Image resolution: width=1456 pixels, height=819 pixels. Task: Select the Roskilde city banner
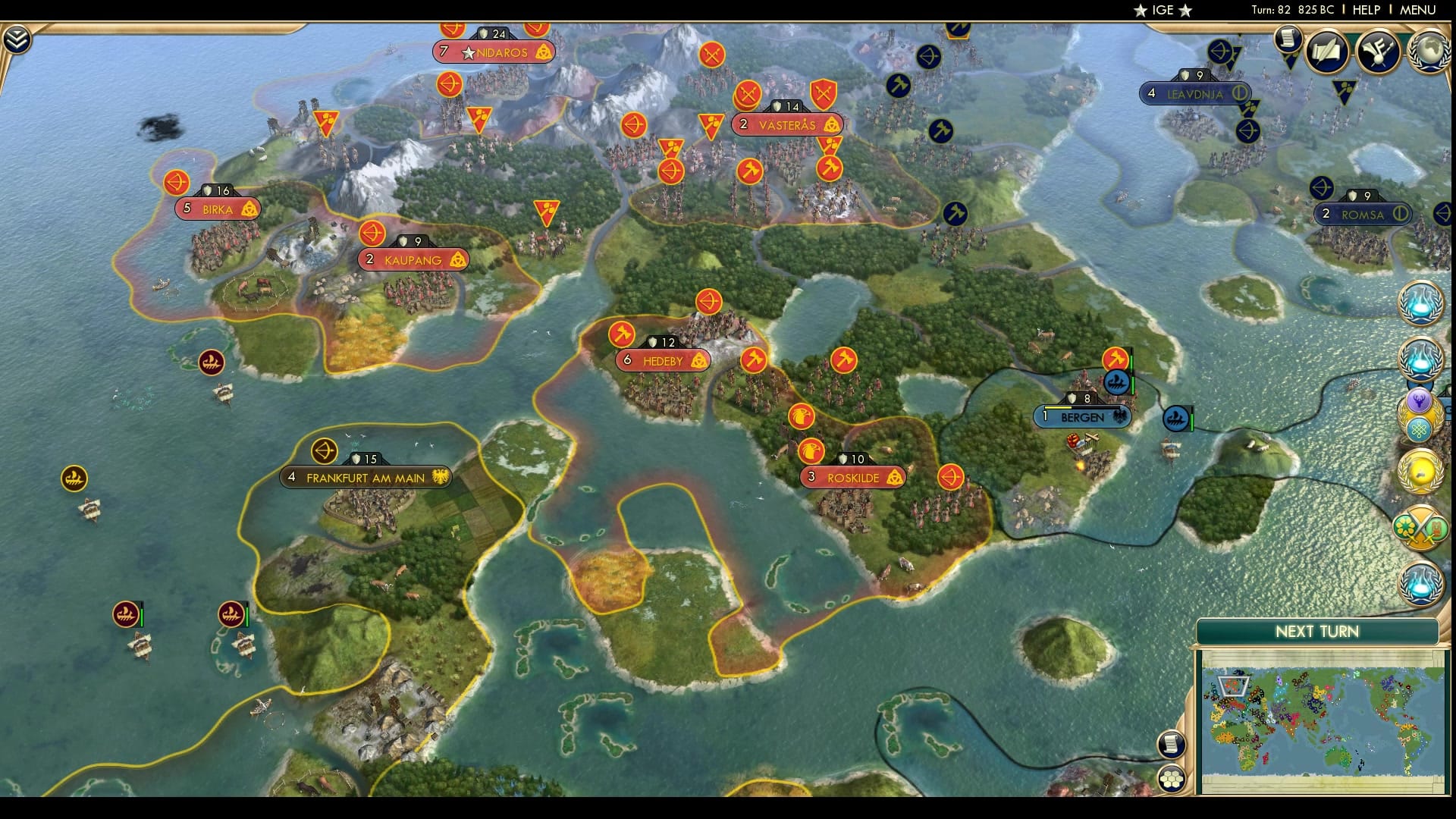[852, 476]
